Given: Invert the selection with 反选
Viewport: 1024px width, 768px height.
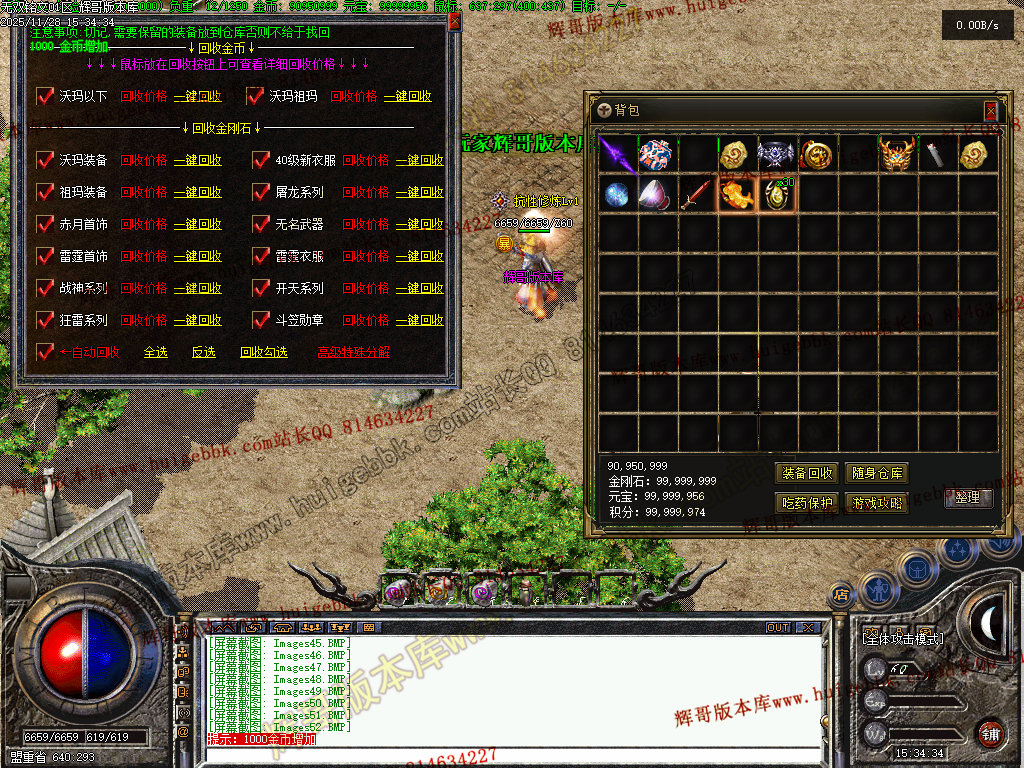Looking at the screenshot, I should pyautogui.click(x=203, y=352).
